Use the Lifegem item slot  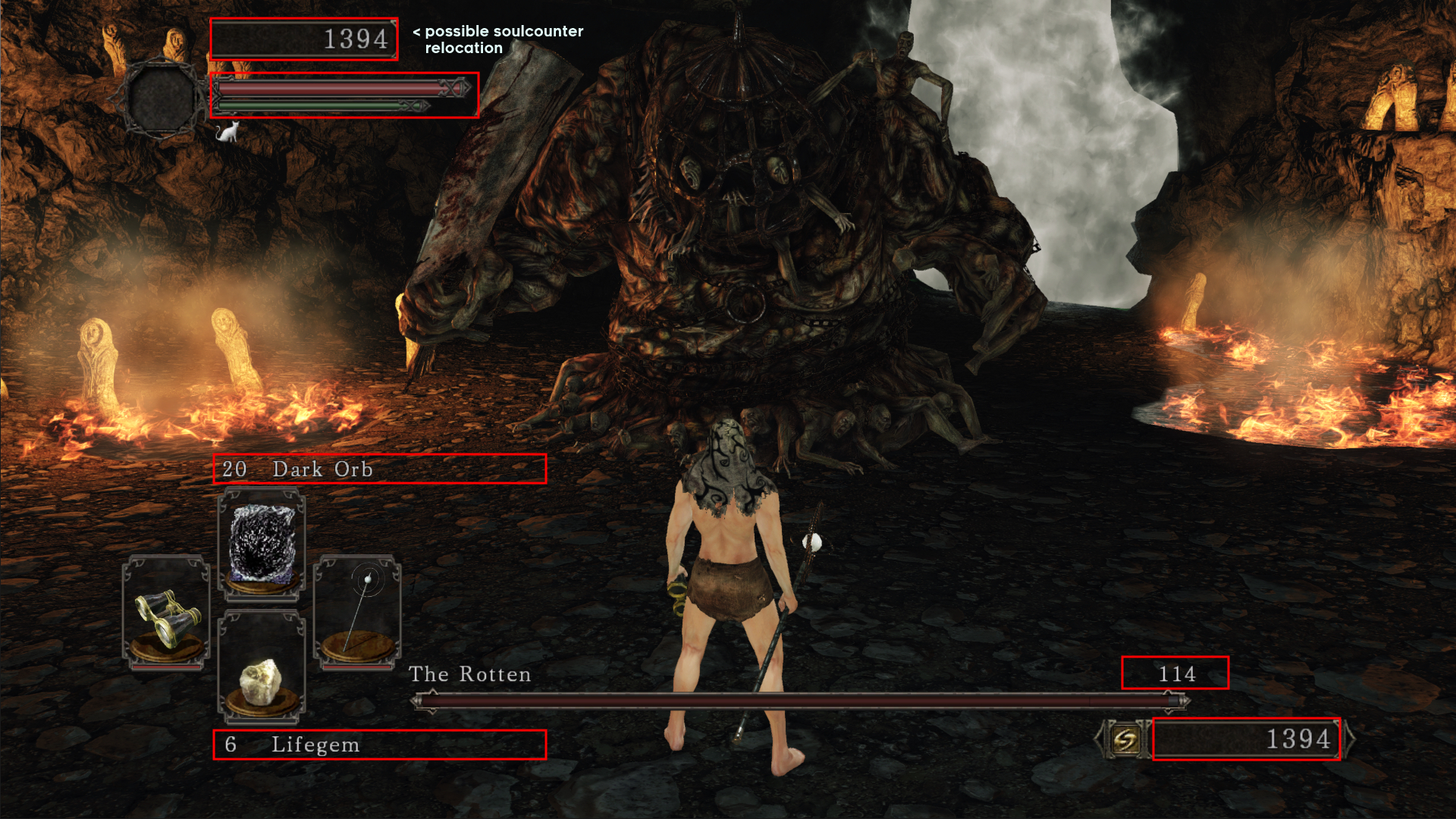[262, 668]
